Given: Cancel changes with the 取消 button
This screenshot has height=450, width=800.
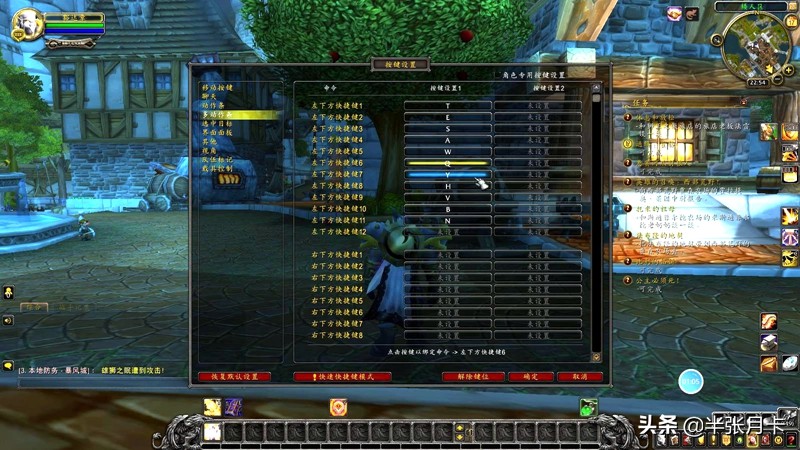Looking at the screenshot, I should click(581, 377).
